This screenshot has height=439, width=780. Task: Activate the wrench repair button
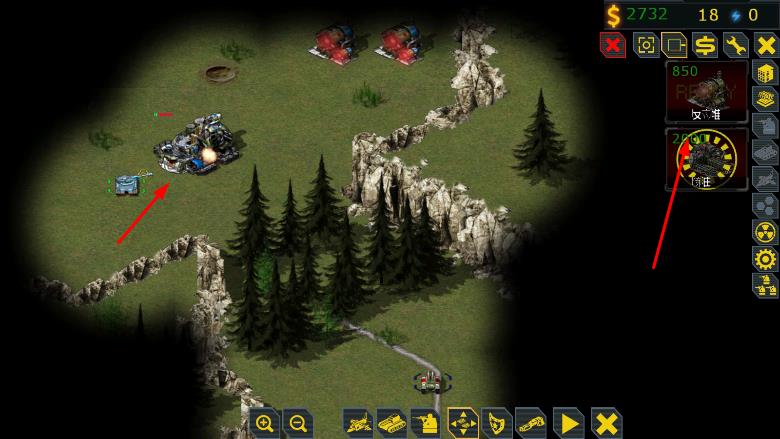click(x=735, y=44)
